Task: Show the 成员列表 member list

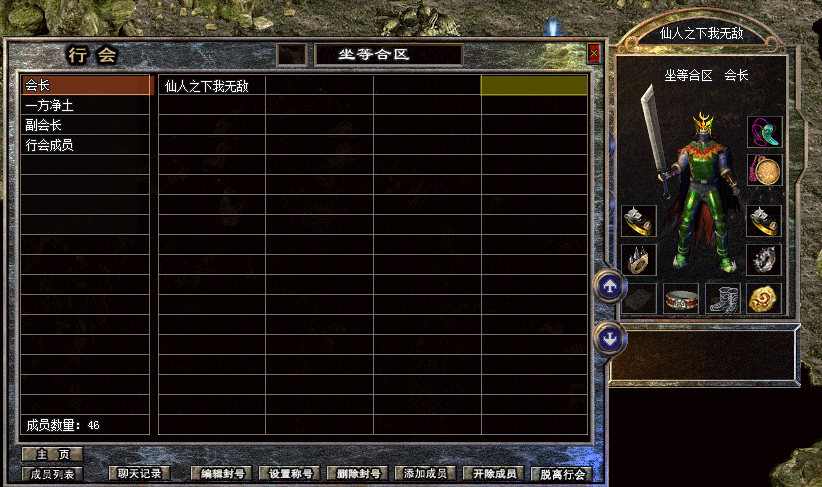Action: (x=52, y=474)
